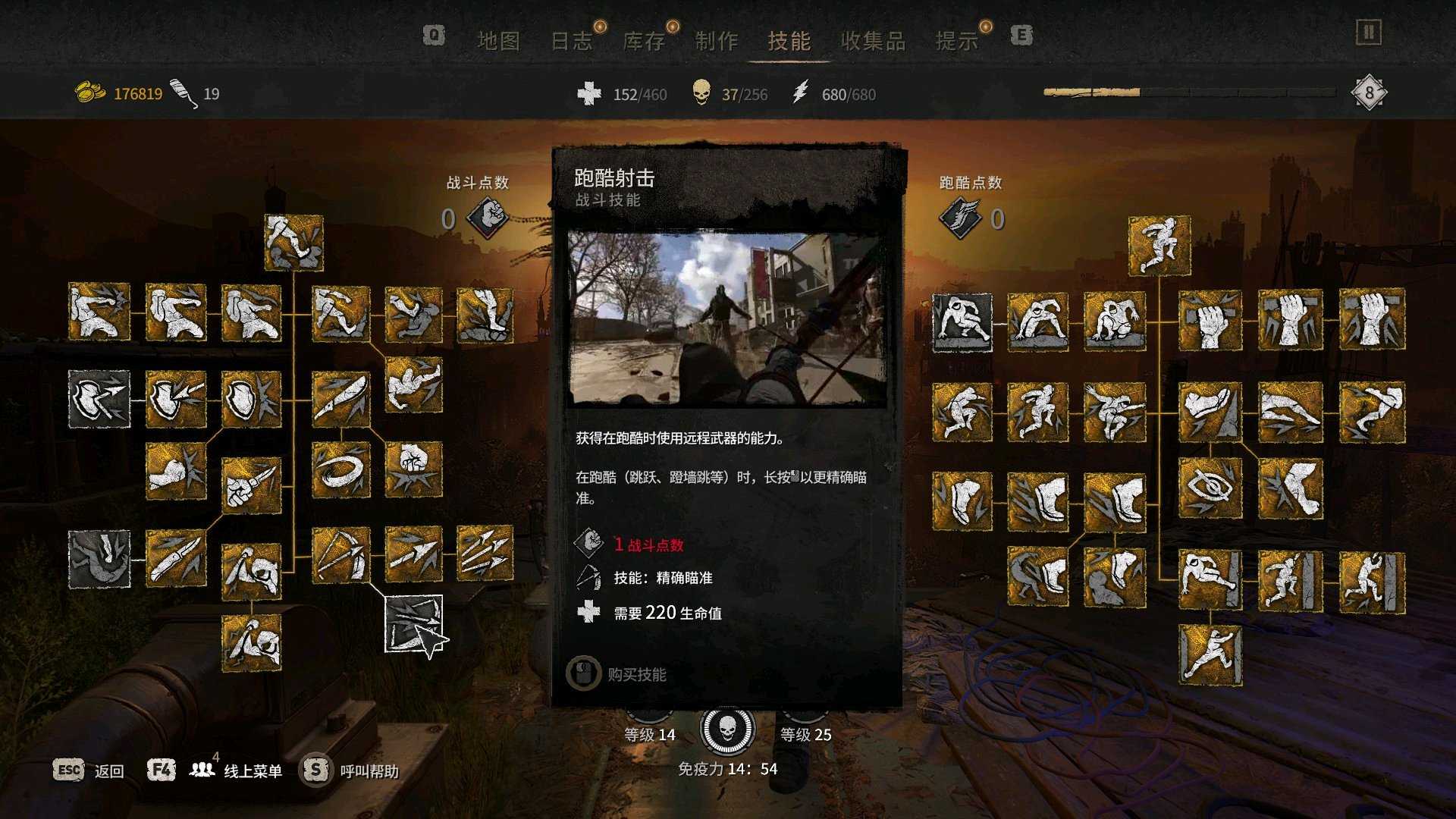The width and height of the screenshot is (1456, 819).
Task: Click the gold coin currency icon
Action: coord(89,89)
